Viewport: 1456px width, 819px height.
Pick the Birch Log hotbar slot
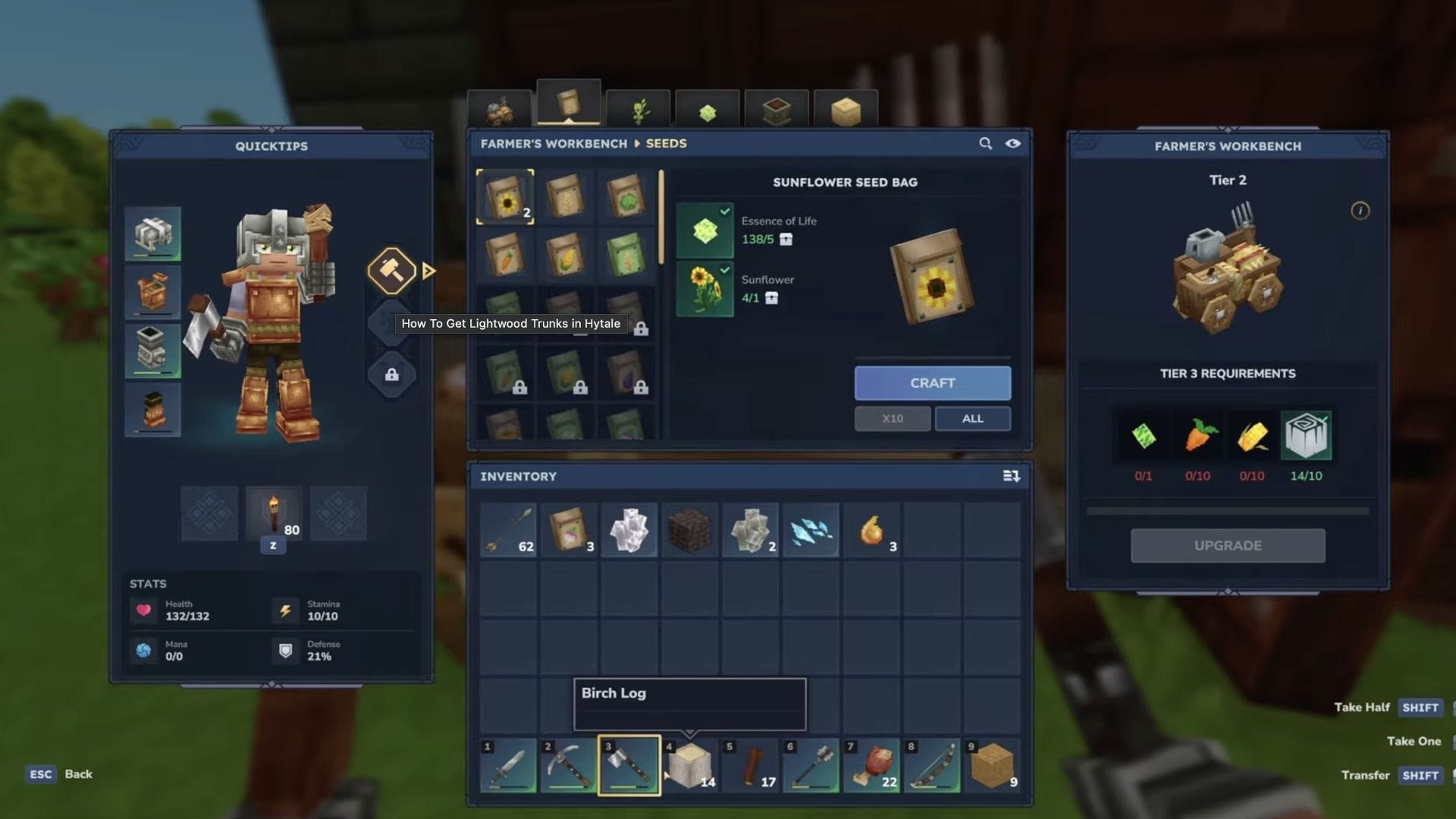[689, 766]
